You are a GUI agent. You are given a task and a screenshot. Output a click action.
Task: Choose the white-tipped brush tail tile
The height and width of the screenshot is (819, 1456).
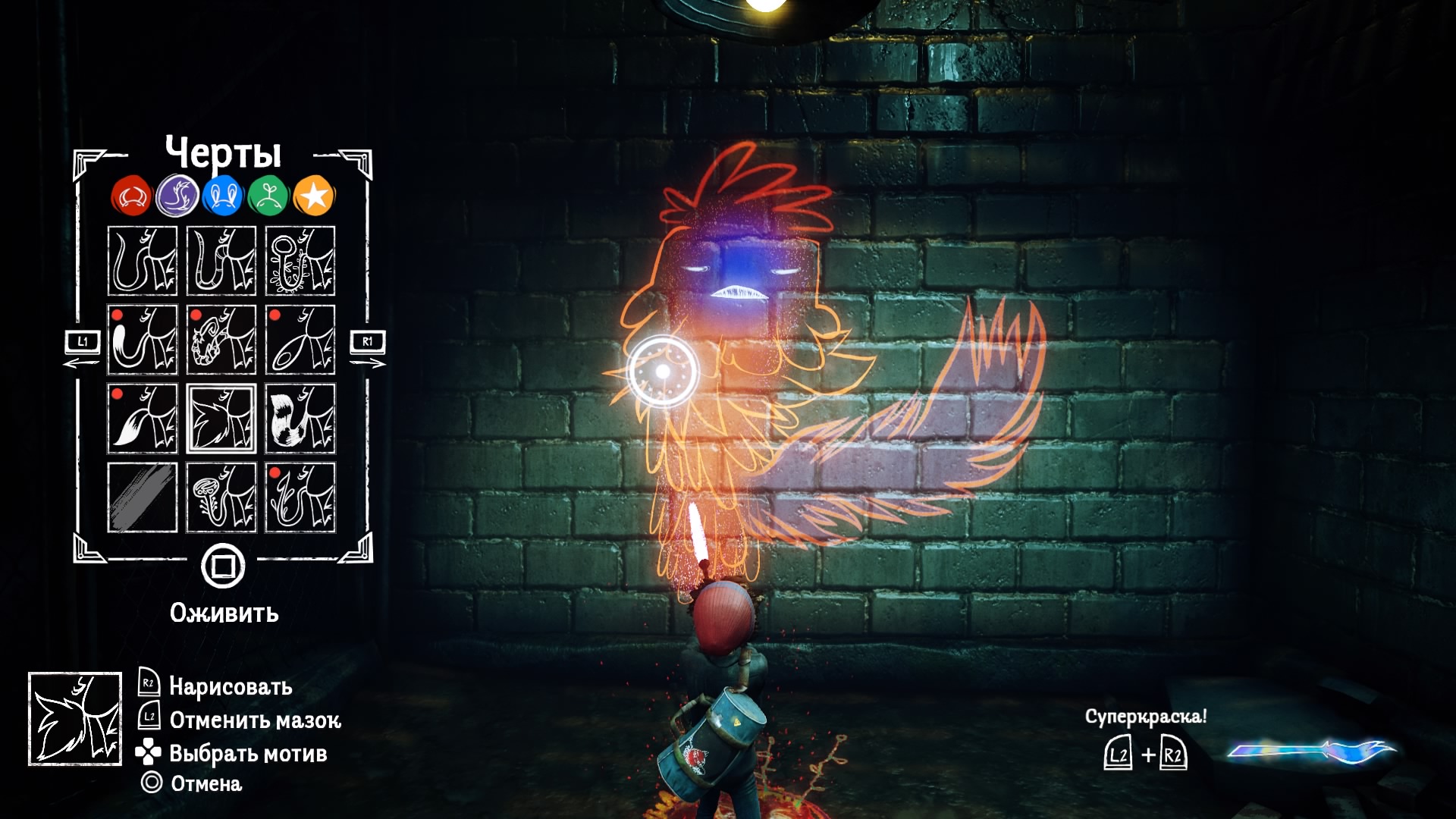(x=143, y=340)
